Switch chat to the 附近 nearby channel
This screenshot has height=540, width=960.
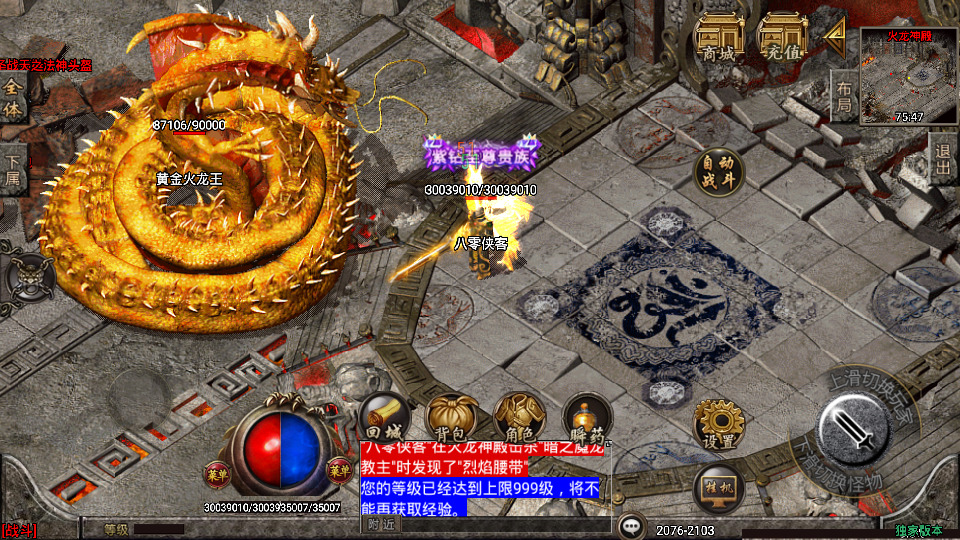[x=381, y=524]
